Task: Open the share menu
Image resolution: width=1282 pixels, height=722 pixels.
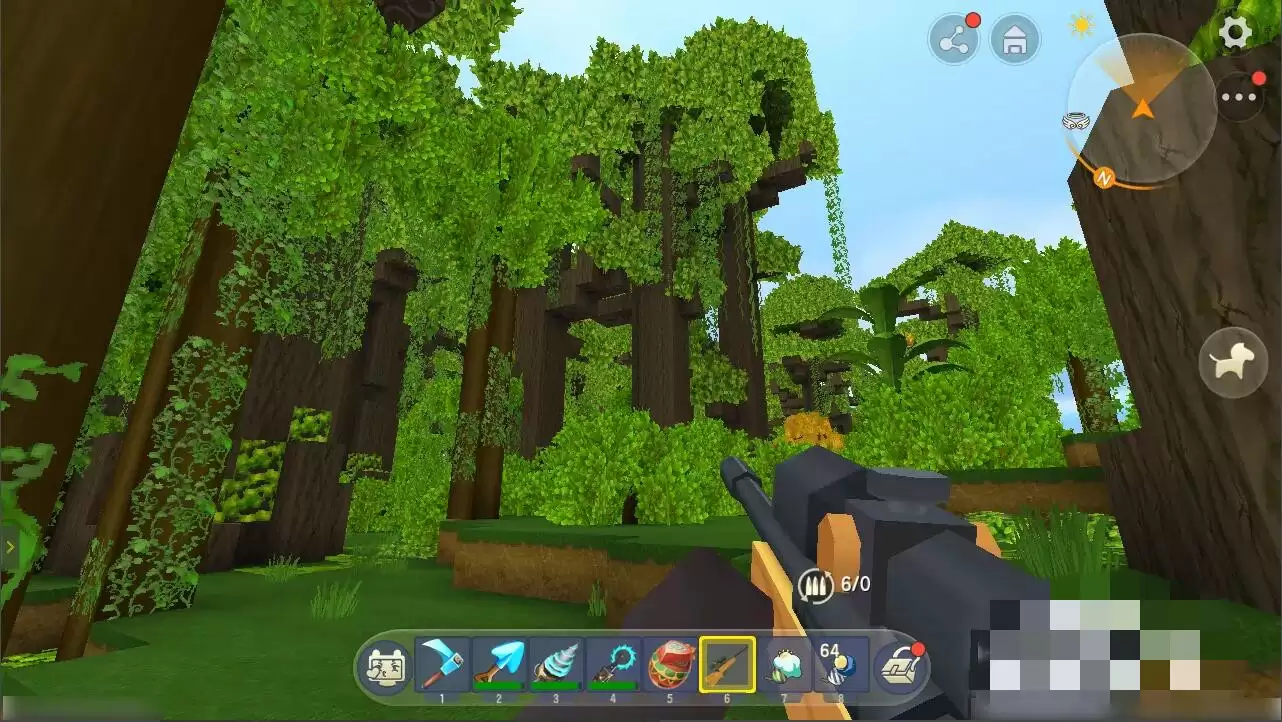Action: [x=953, y=41]
